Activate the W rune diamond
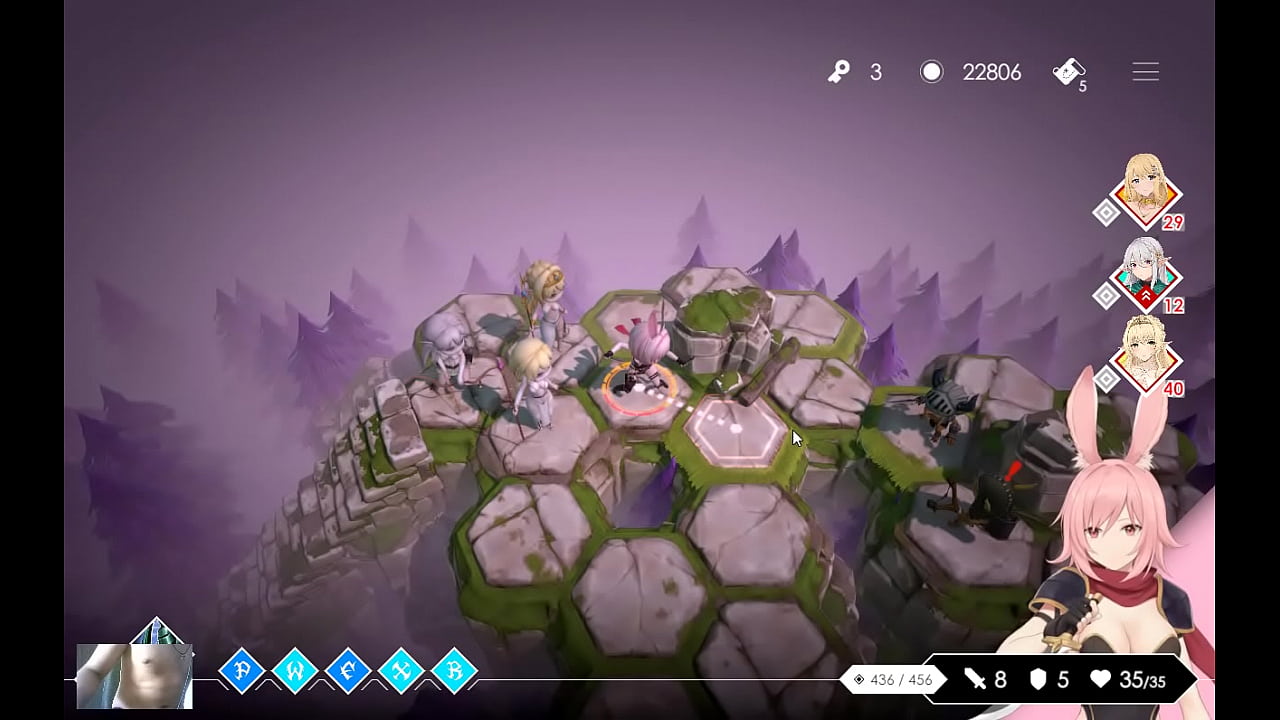This screenshot has width=1280, height=720. pos(295,670)
